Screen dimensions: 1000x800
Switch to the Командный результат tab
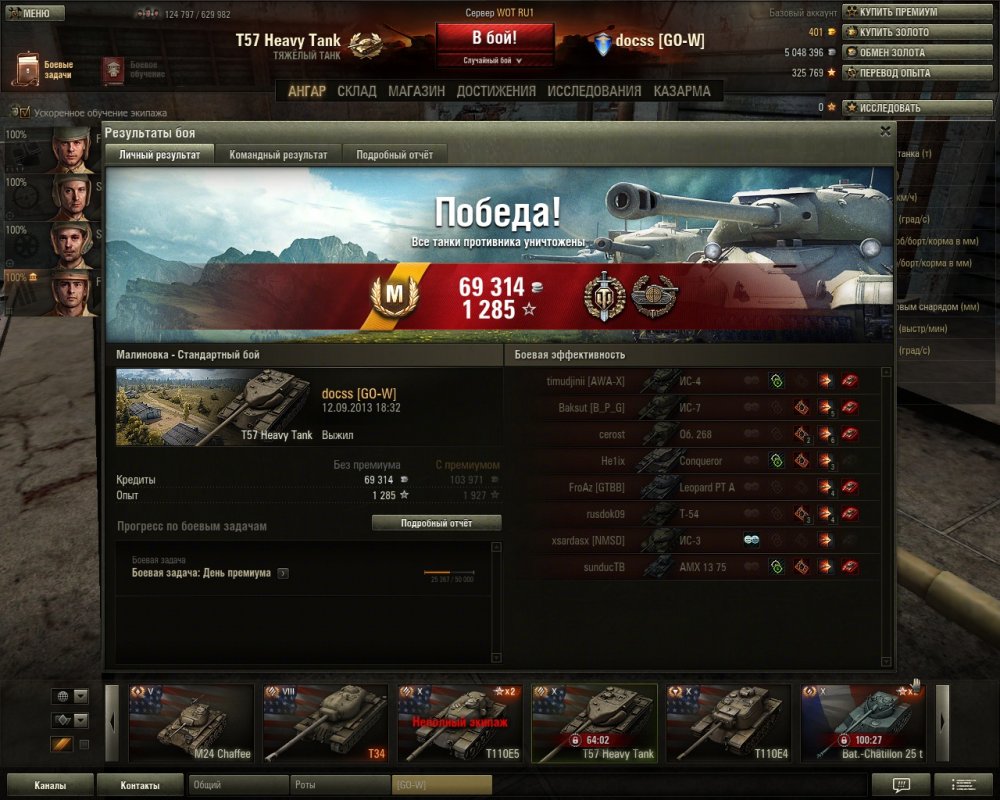[278, 155]
